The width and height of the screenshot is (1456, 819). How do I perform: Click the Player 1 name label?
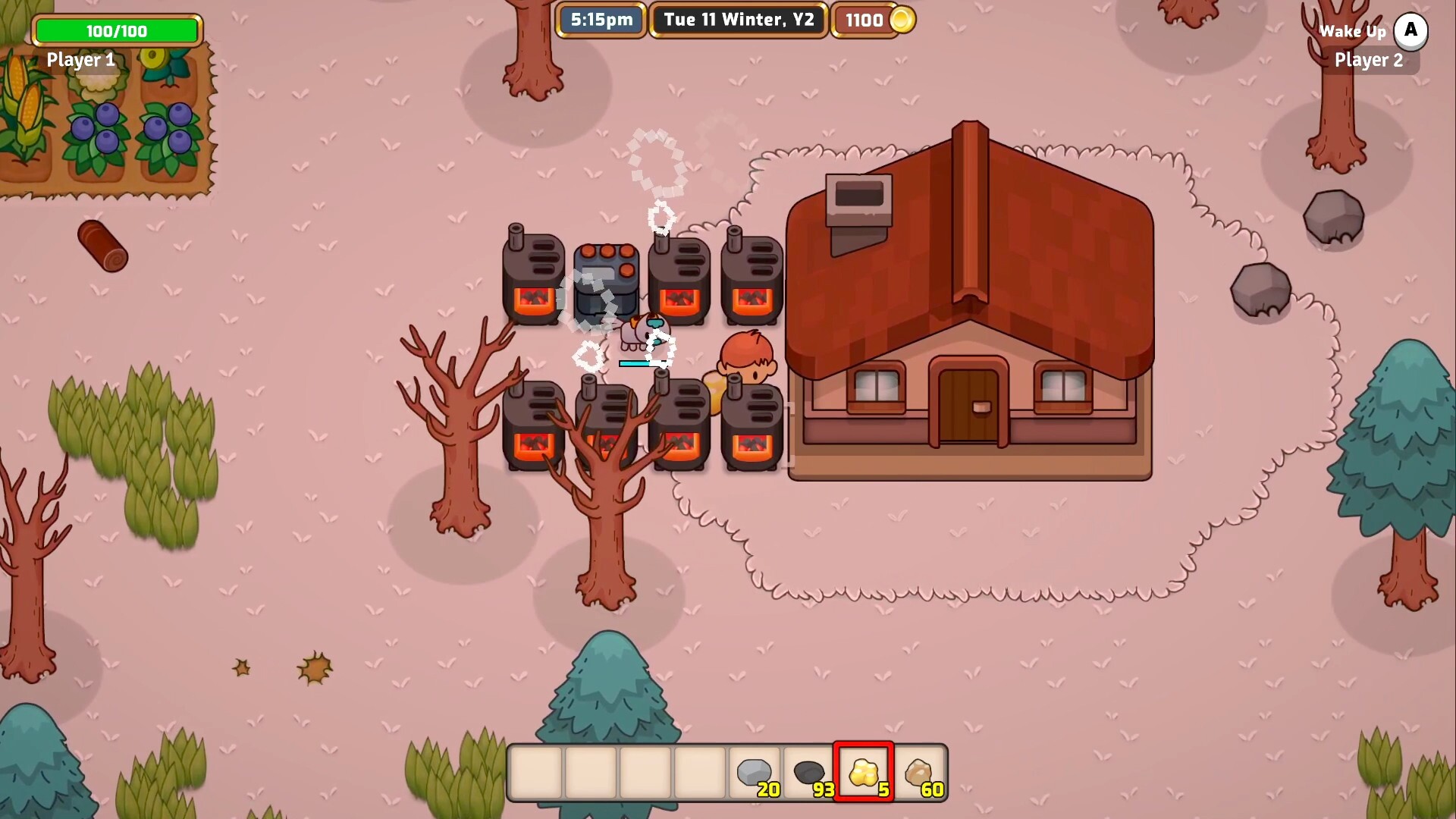pos(80,60)
